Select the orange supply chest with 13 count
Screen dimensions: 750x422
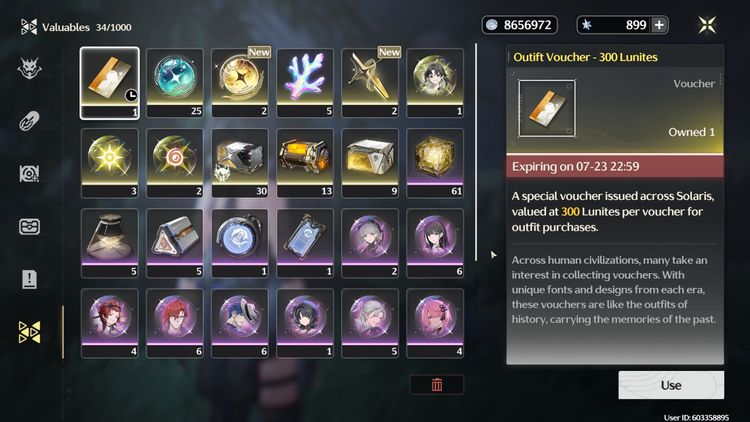[305, 162]
